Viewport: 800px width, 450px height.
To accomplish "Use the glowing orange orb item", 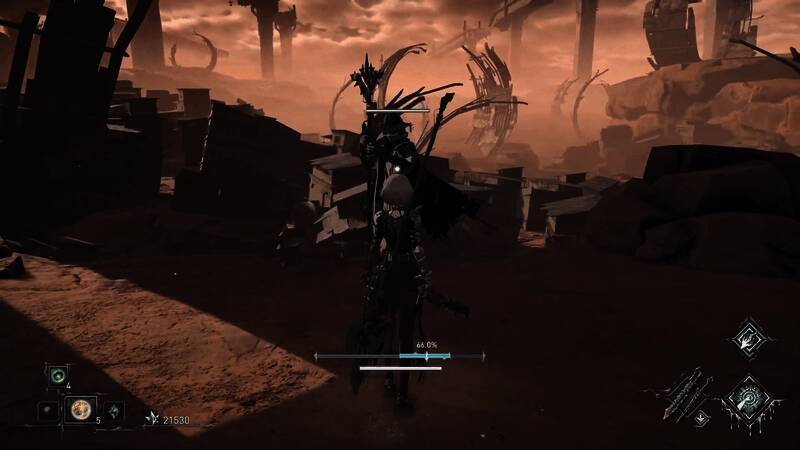I will point(79,409).
